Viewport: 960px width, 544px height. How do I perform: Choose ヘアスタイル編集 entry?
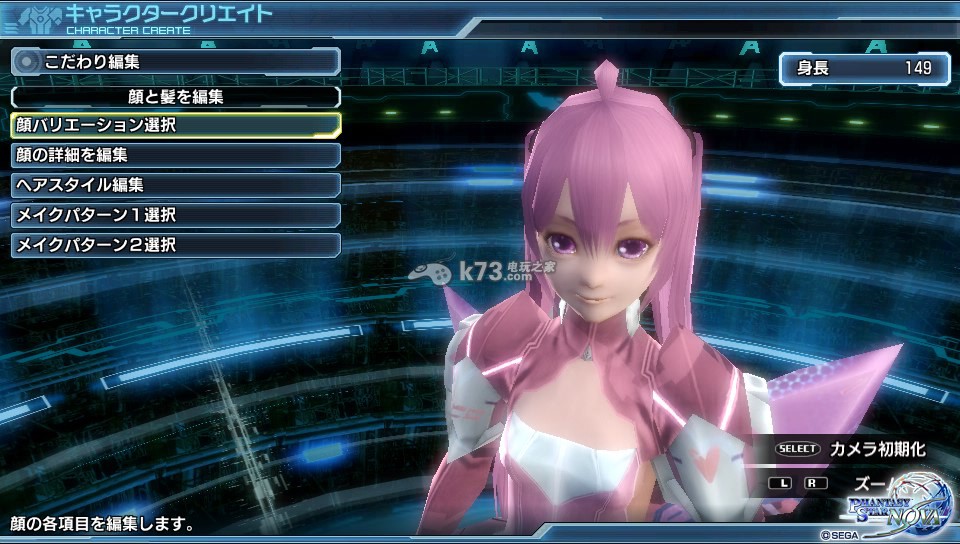175,185
